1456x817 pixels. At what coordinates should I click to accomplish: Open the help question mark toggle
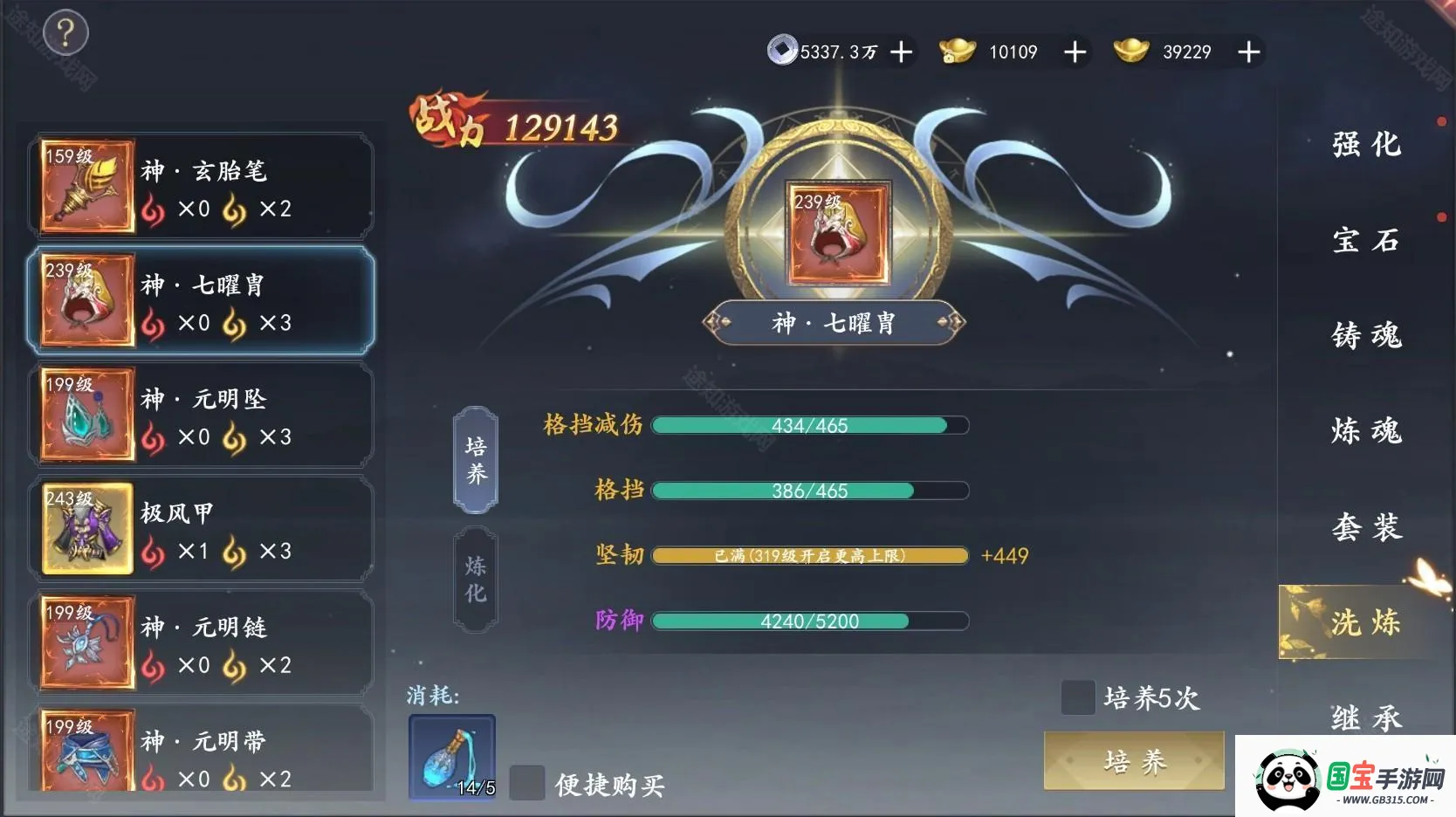(x=64, y=32)
